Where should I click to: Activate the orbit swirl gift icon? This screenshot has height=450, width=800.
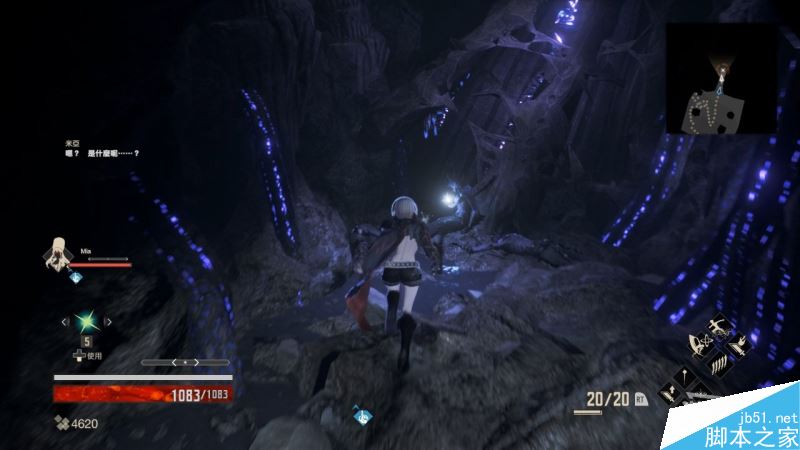pyautogui.click(x=700, y=344)
